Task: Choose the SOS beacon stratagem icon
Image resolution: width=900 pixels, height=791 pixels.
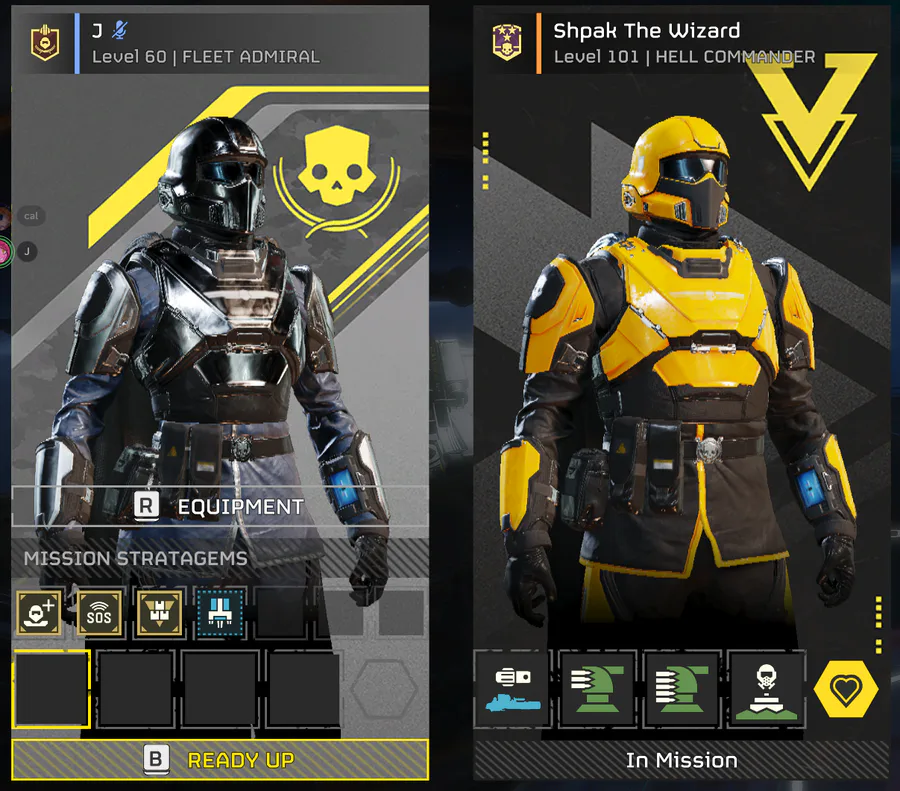Action: click(98, 612)
